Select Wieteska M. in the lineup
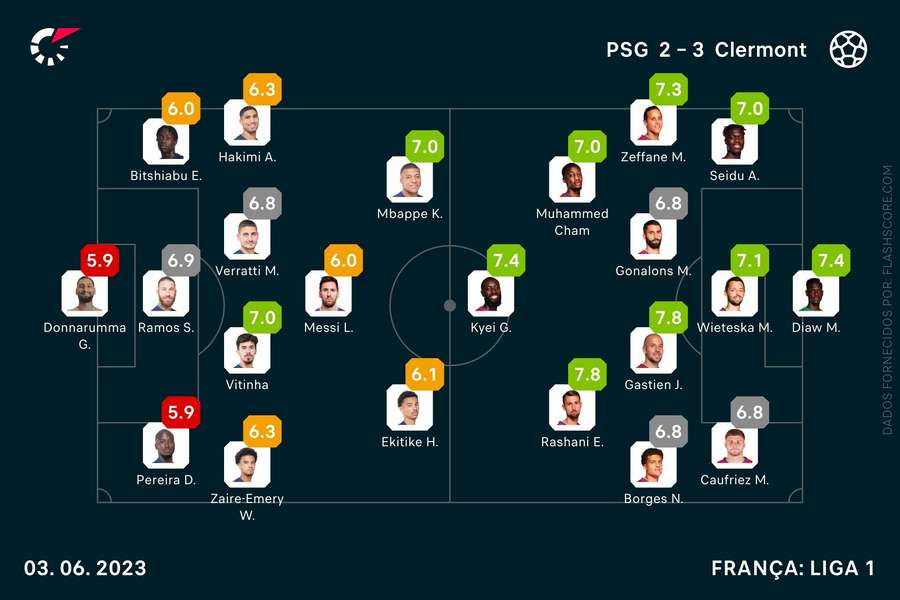This screenshot has height=600, width=900. [x=734, y=293]
